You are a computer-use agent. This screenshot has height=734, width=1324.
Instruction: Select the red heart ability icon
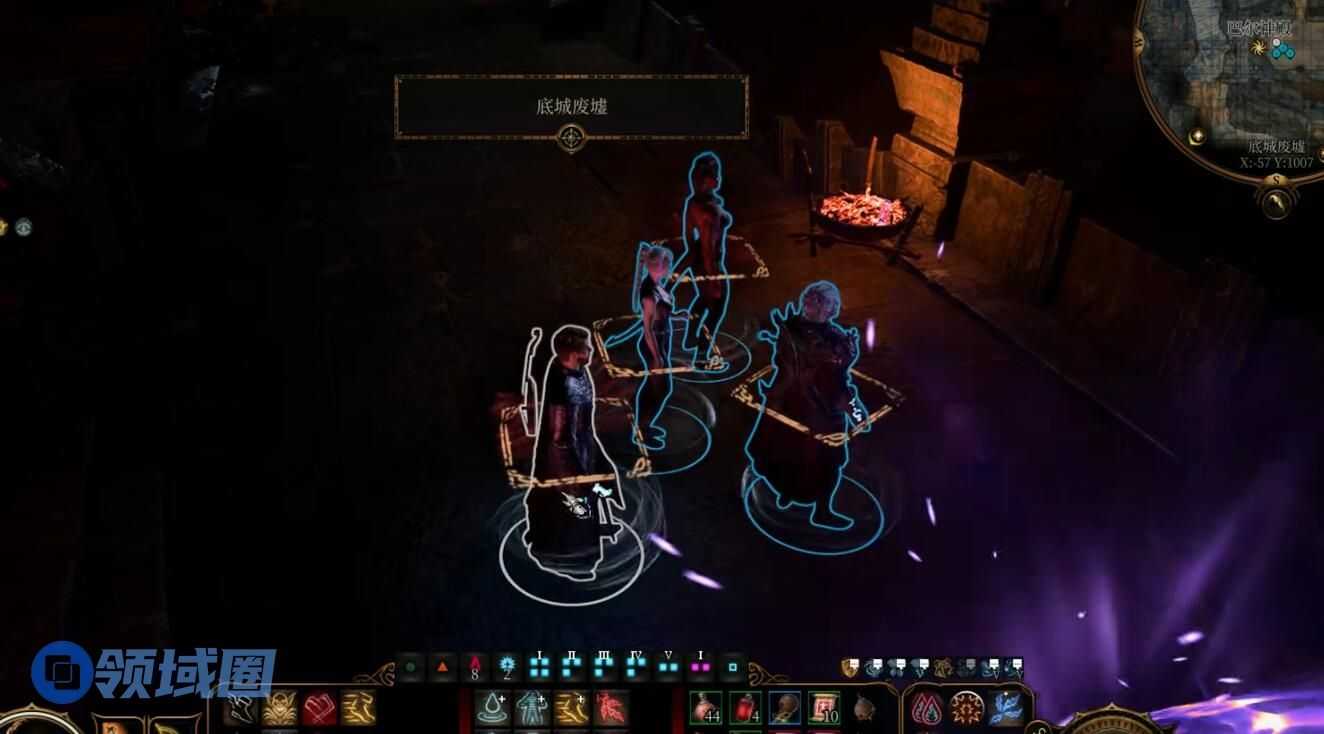[319, 708]
